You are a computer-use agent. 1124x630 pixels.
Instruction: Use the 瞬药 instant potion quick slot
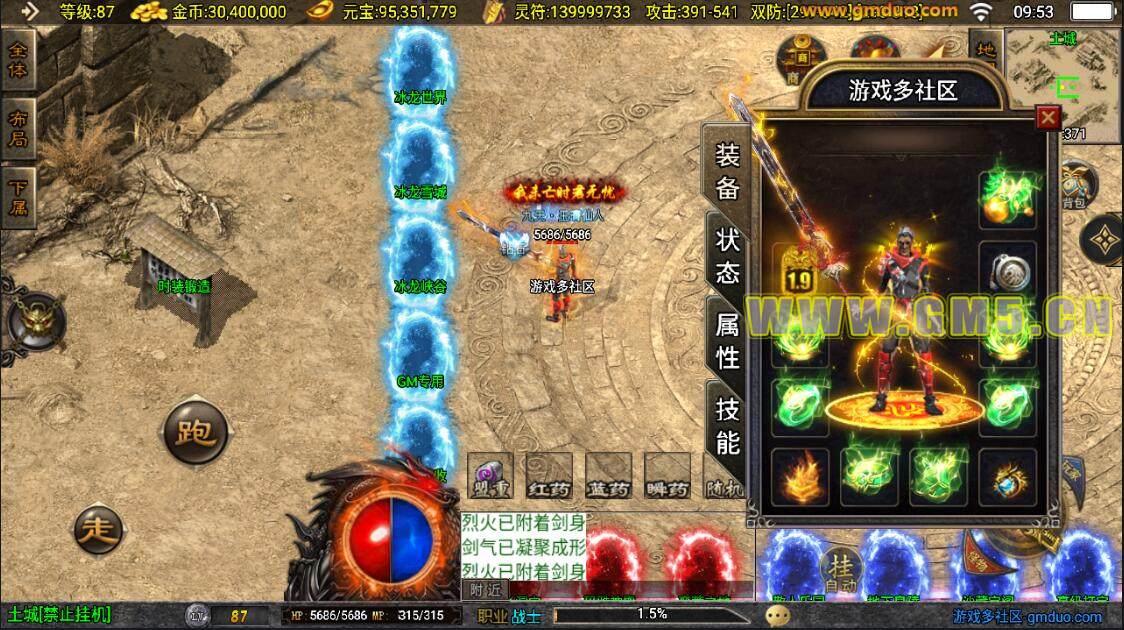668,476
